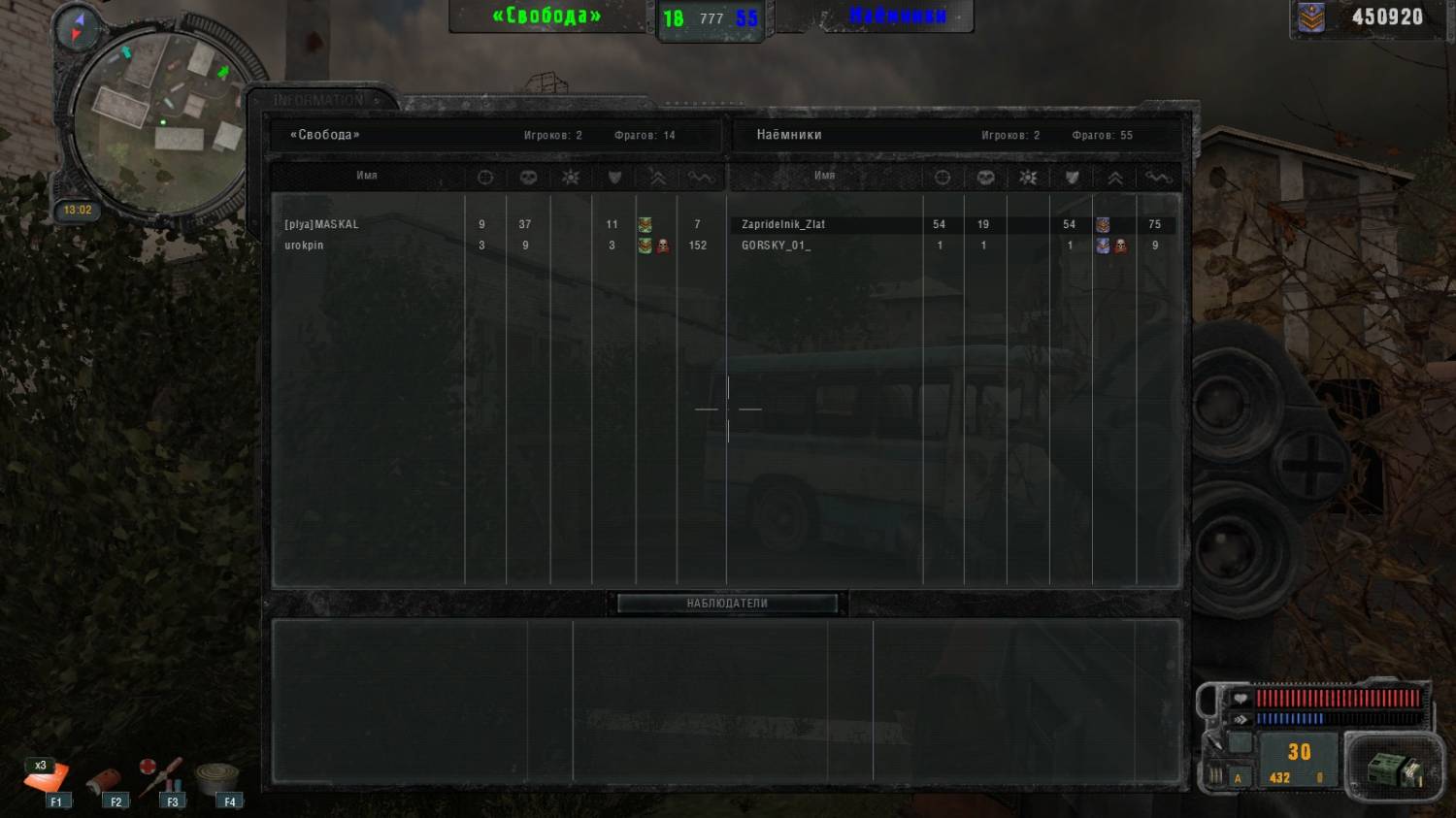Click the «Свобода» team header in scoreboard
Viewport: 1456px width, 818px height.
tap(325, 135)
